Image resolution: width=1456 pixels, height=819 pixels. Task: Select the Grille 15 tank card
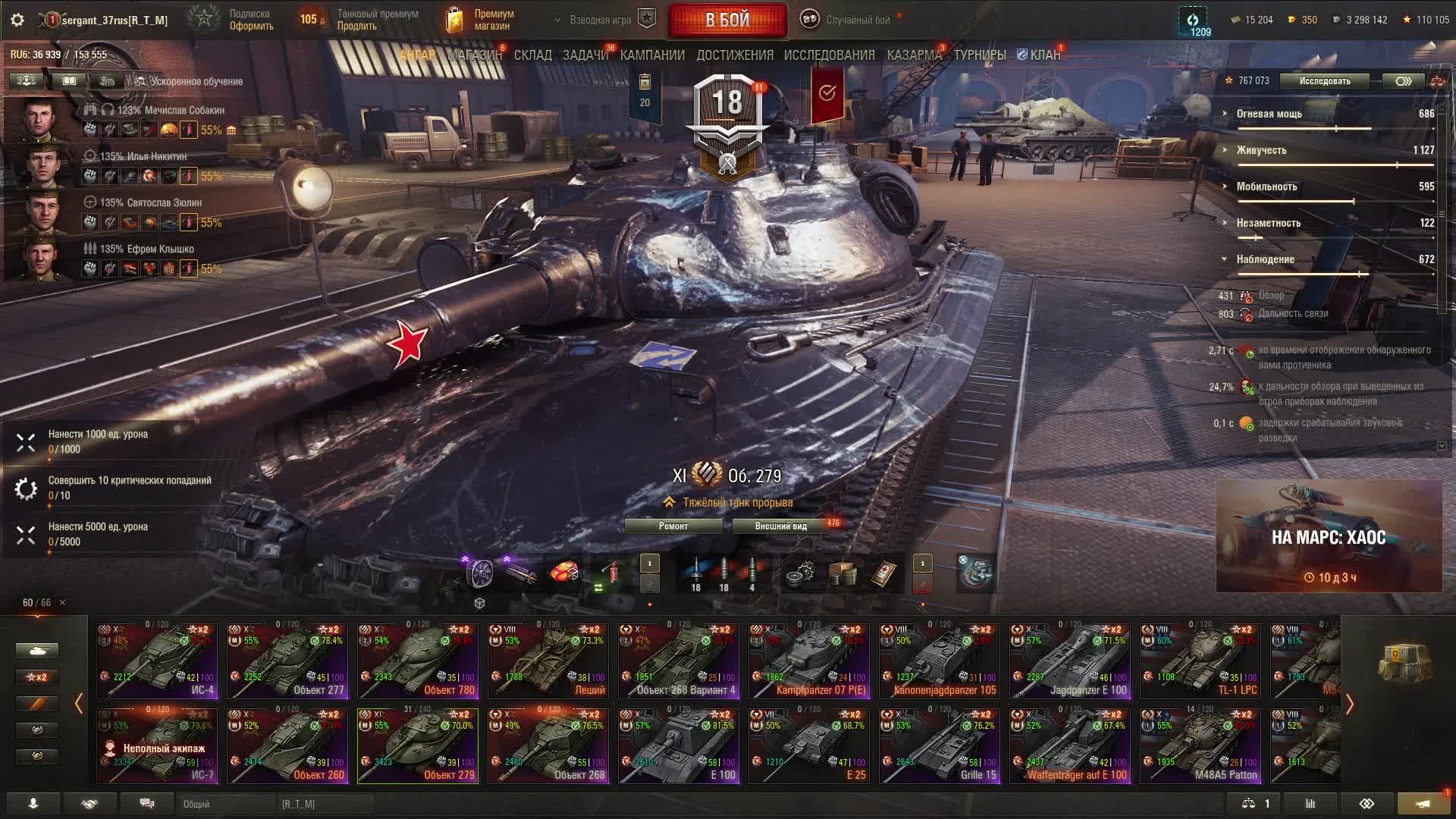click(940, 745)
